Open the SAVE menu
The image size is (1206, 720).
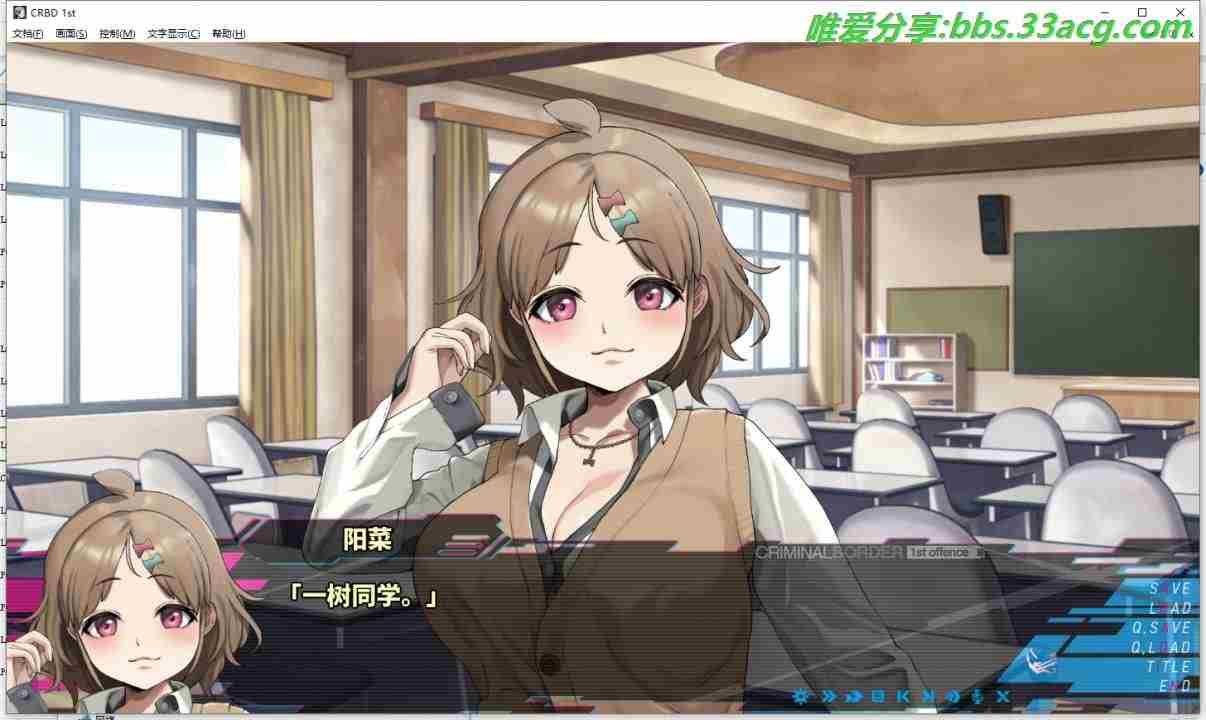coord(1169,589)
